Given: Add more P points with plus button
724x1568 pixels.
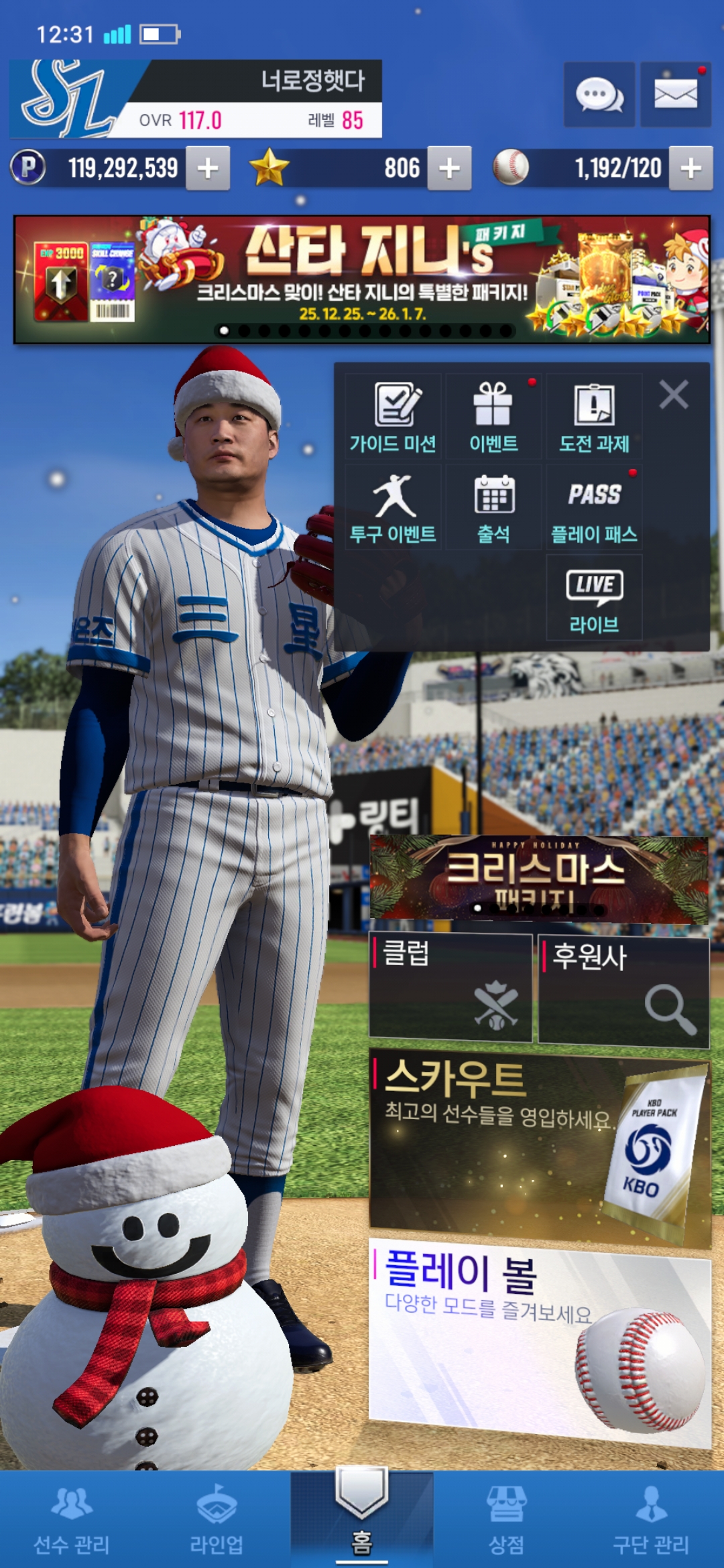Looking at the screenshot, I should (x=208, y=168).
